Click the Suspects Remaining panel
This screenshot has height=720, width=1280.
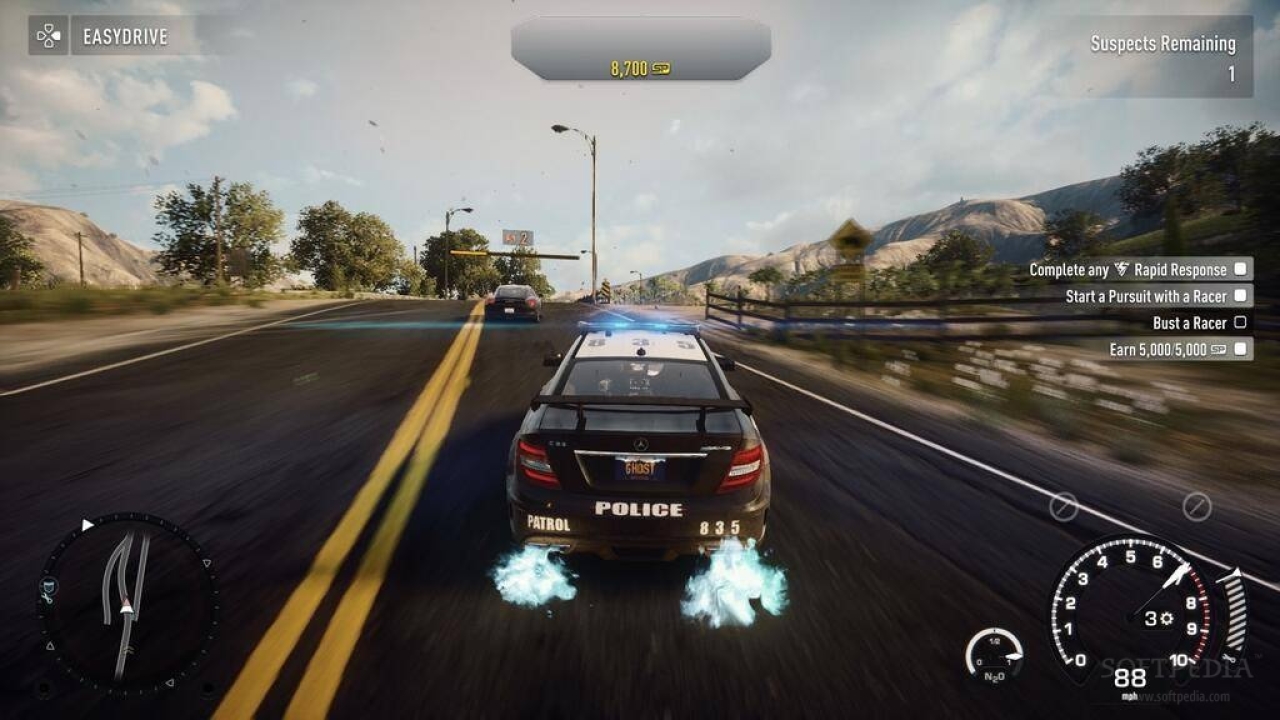click(x=1165, y=57)
